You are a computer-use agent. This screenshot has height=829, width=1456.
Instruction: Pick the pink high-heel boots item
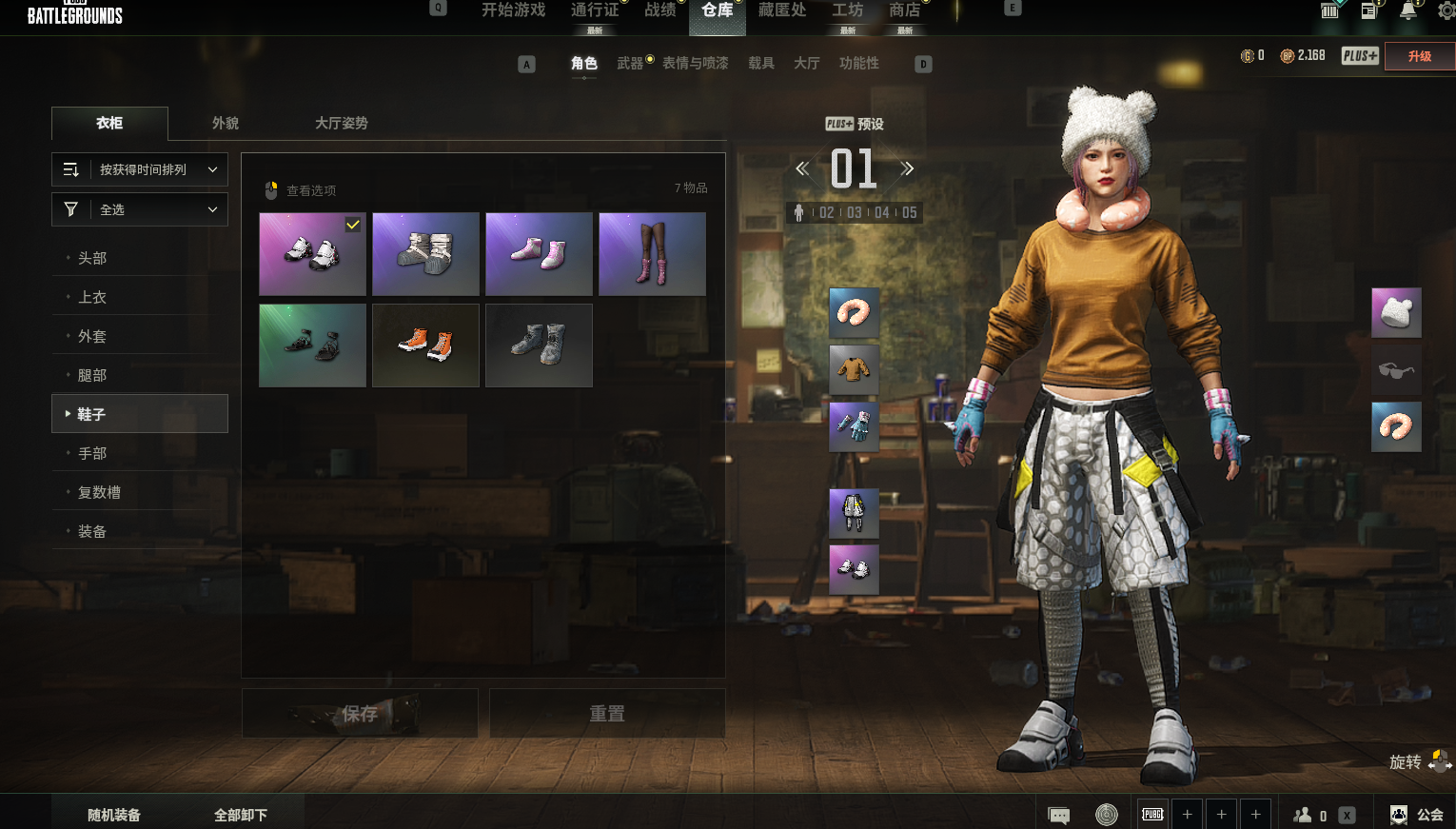tap(652, 254)
